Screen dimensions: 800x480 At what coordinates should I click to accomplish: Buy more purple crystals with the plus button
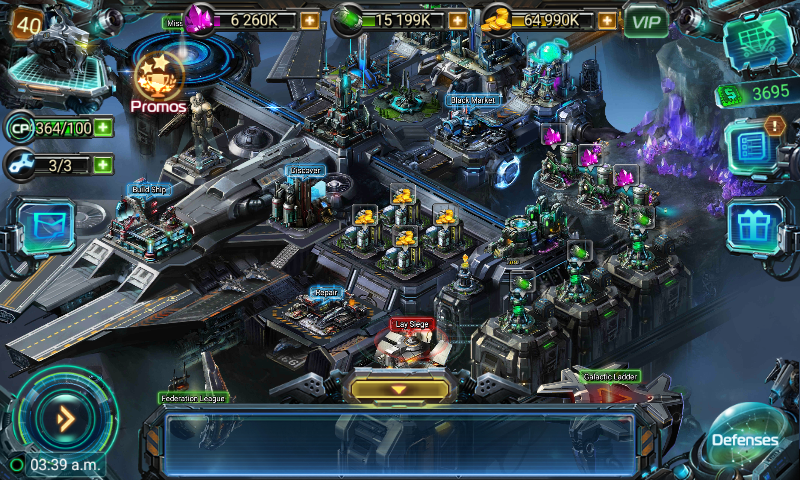310,20
